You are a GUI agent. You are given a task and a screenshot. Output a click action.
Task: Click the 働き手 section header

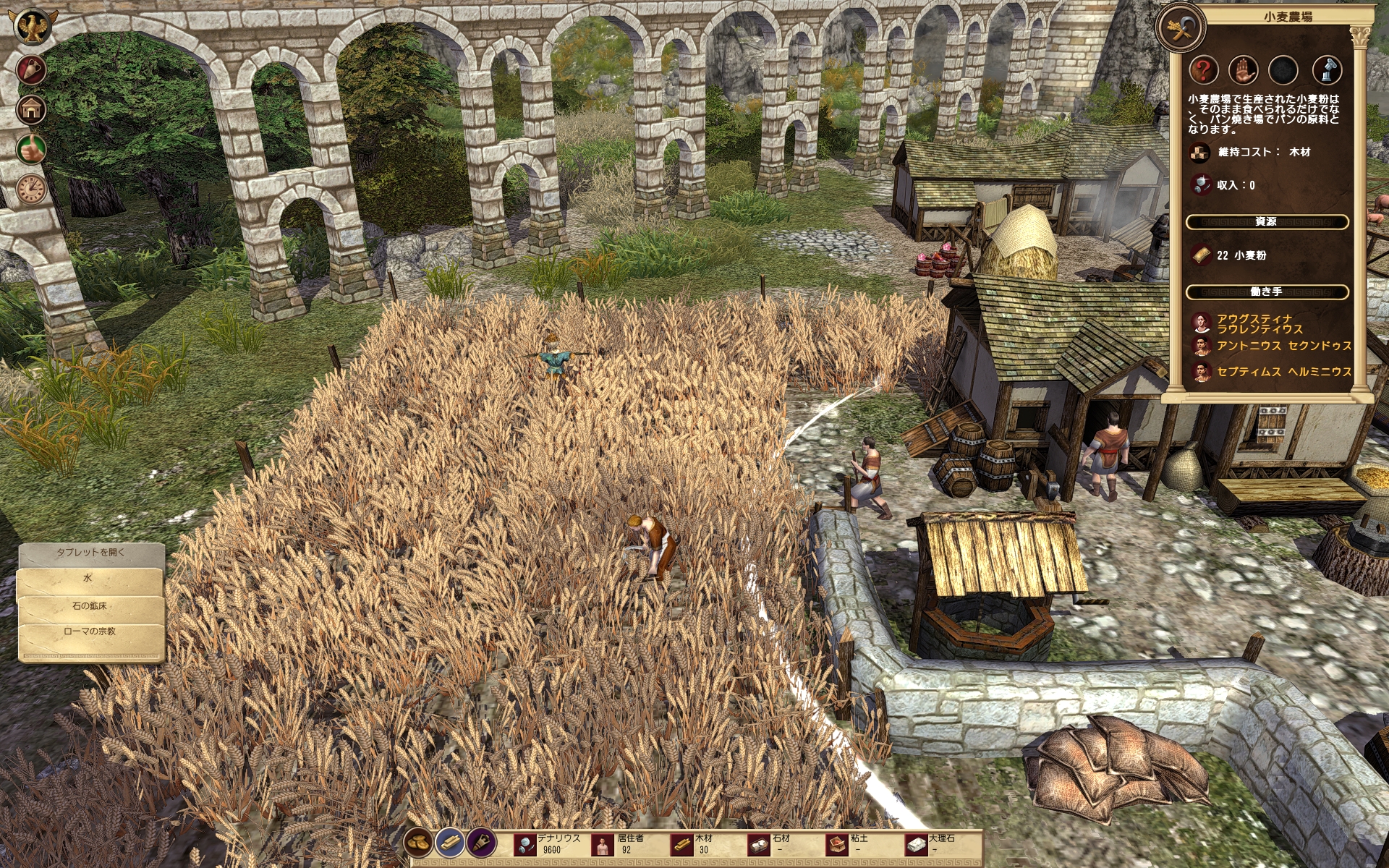(1266, 292)
